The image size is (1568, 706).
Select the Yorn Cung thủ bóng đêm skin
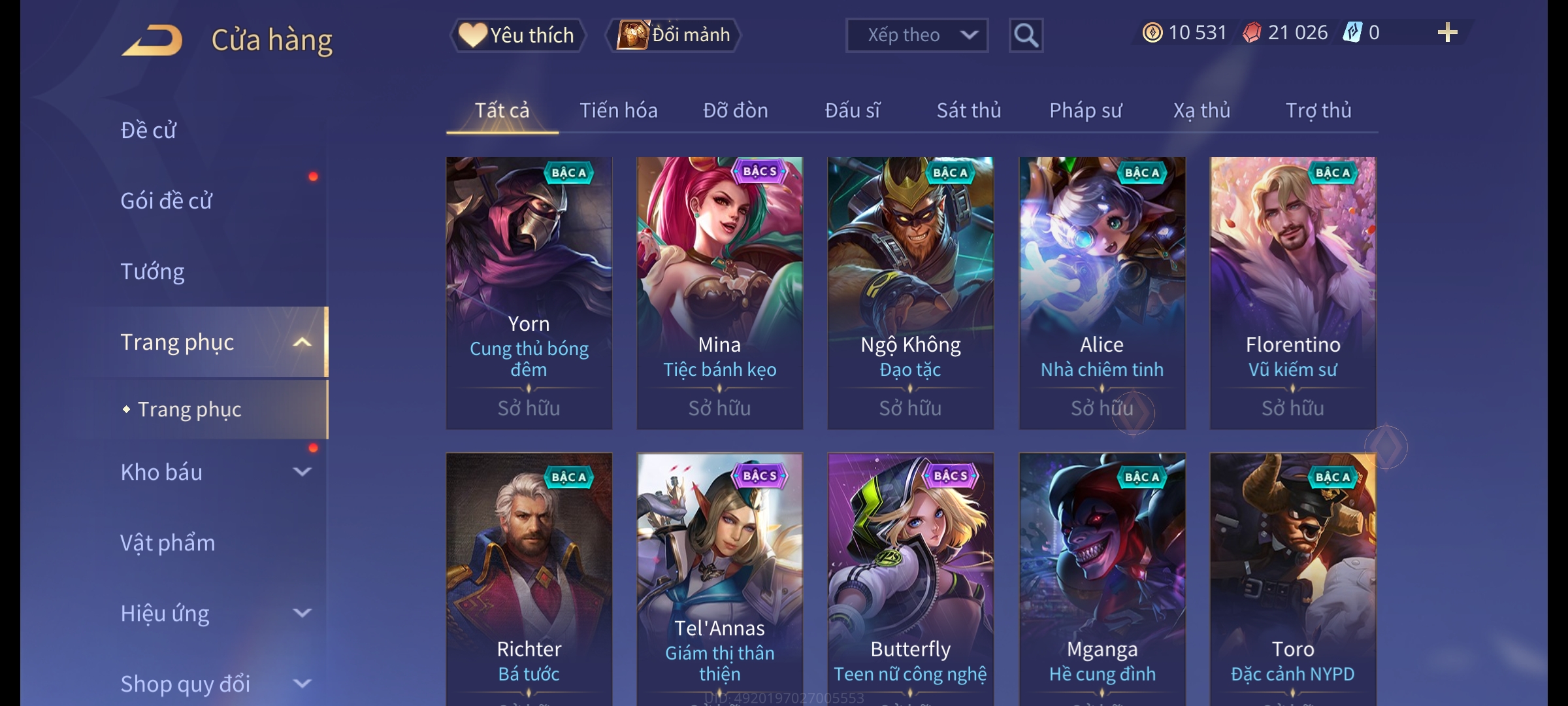529,293
